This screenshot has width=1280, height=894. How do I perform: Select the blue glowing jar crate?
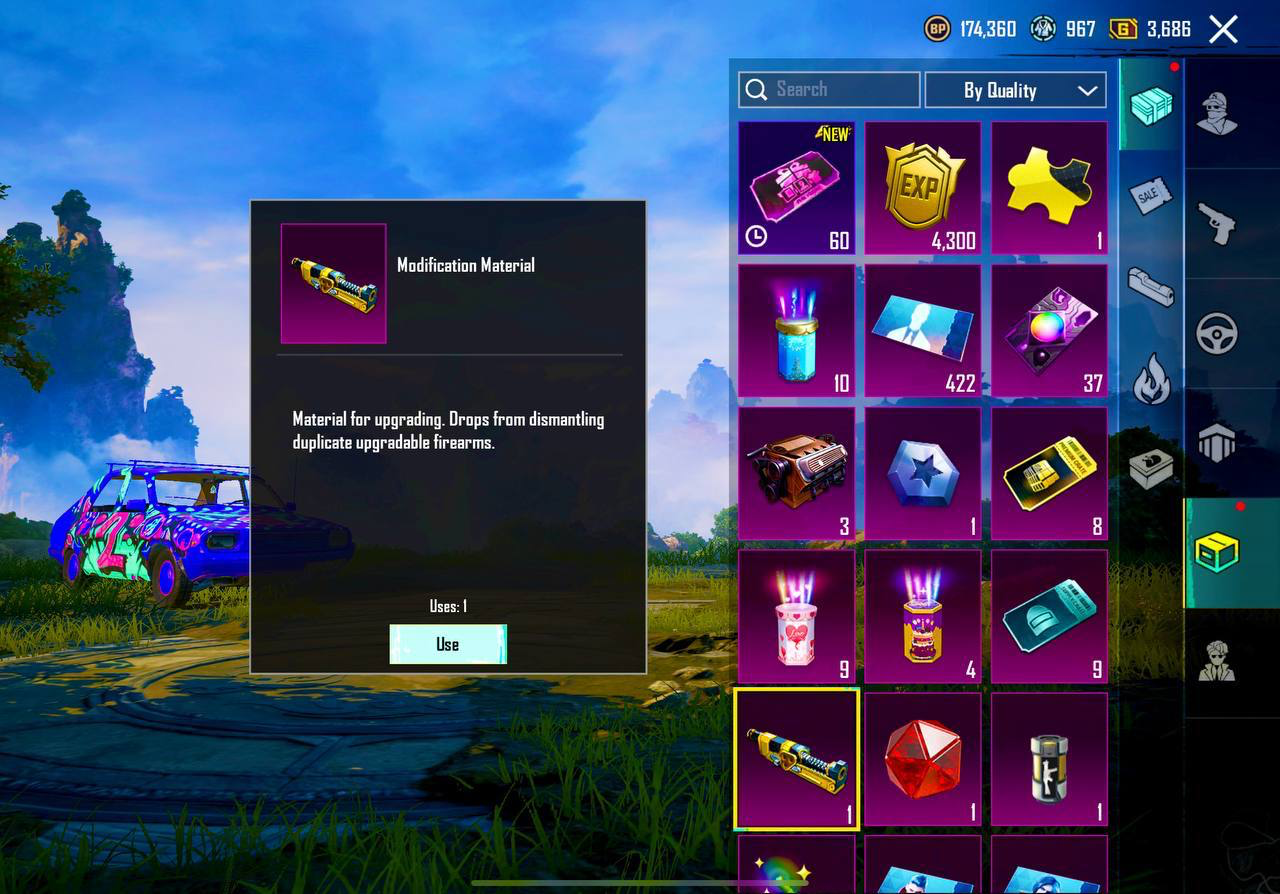(x=796, y=331)
